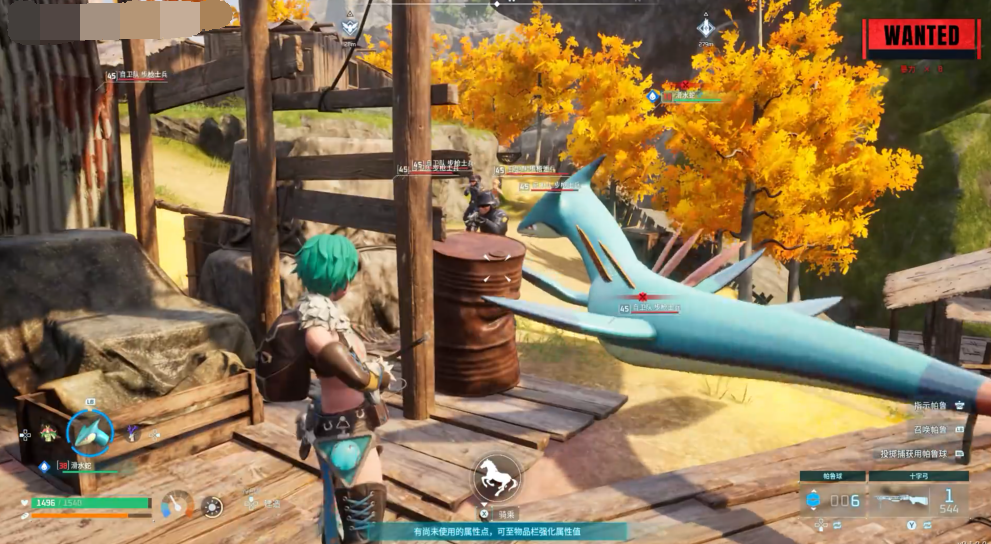Click the day-night sun clock icon

[212, 506]
